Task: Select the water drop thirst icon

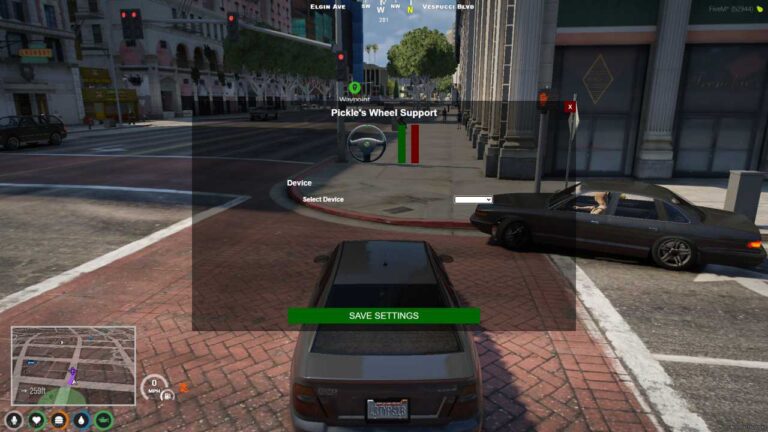Action: coord(81,420)
